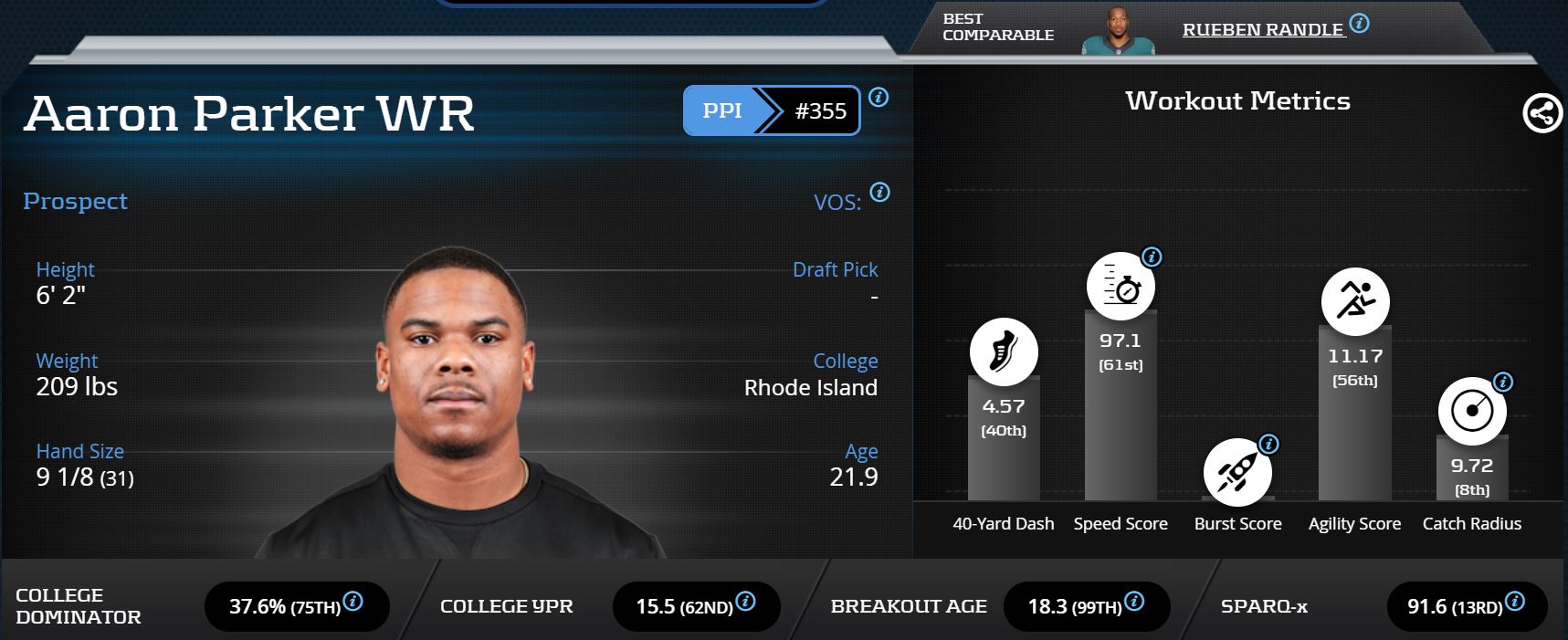Show Catch Radius info tooltip
The image size is (1568, 640).
[x=1502, y=382]
